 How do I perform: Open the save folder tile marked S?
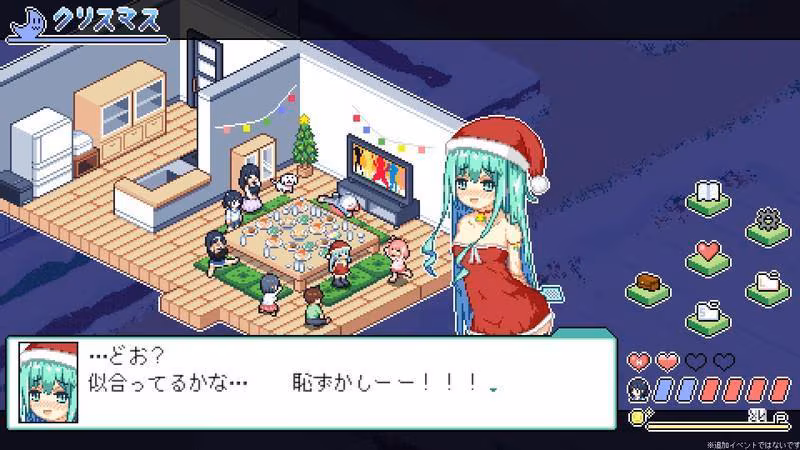(707, 312)
